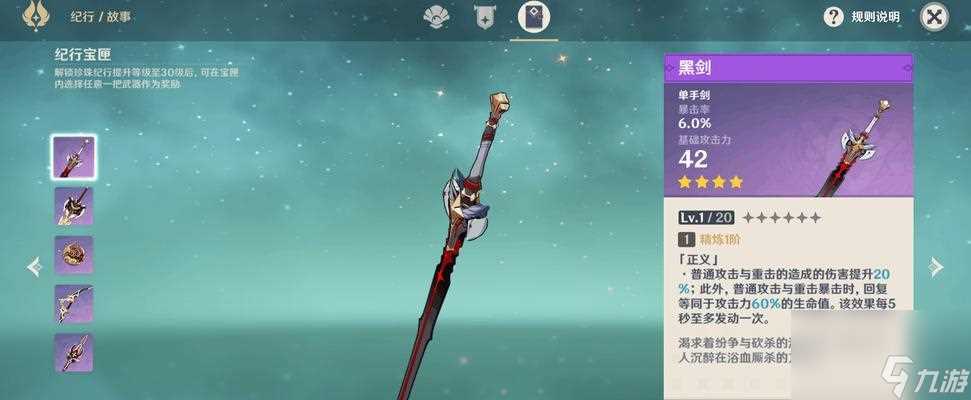The image size is (971, 400).
Task: Switch to the banner emblem tab
Action: point(486,16)
